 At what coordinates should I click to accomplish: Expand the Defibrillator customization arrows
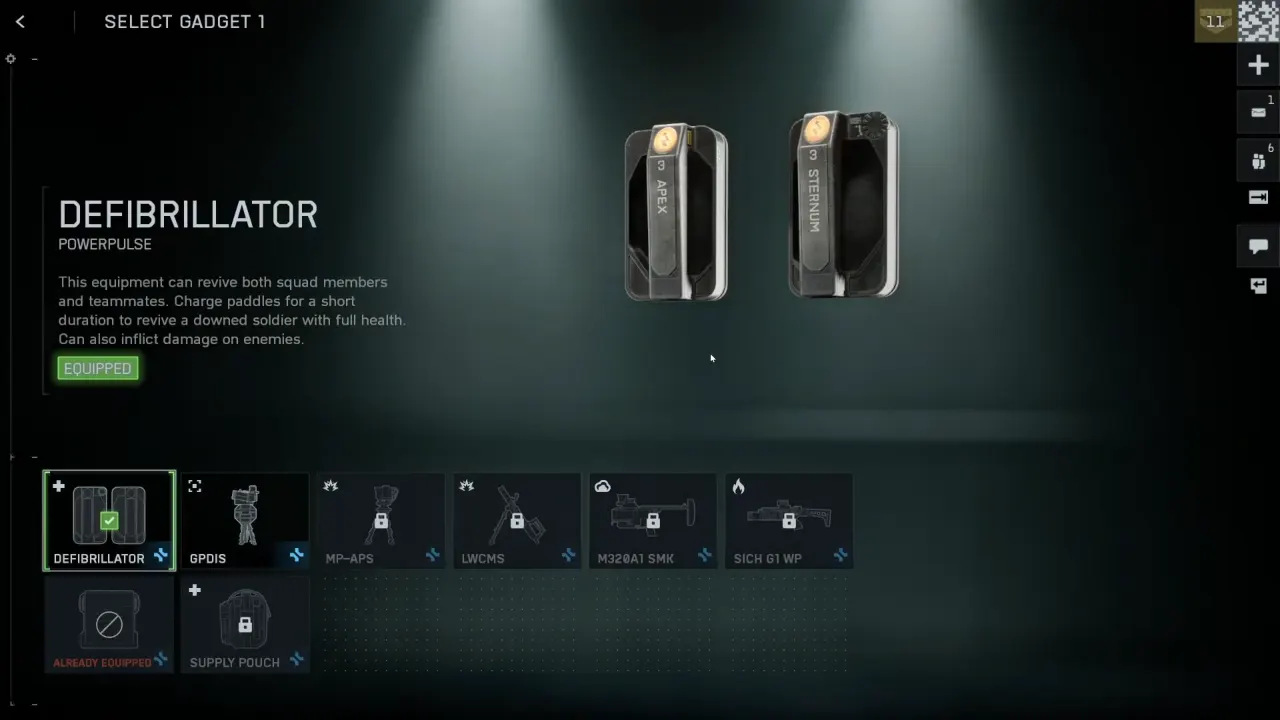[160, 556]
